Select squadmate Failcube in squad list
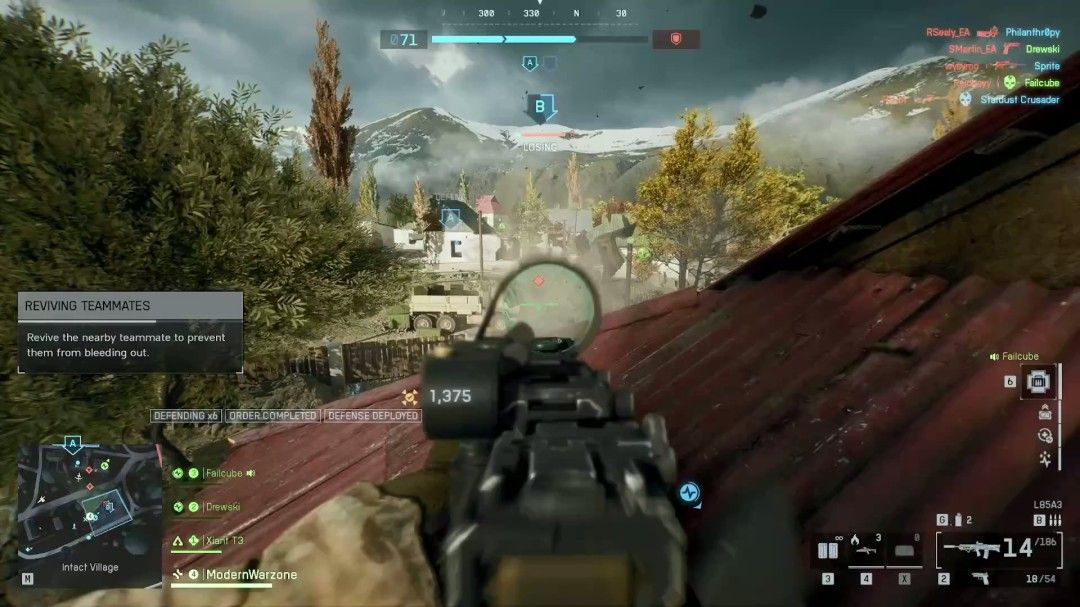1080x607 pixels. (222, 473)
